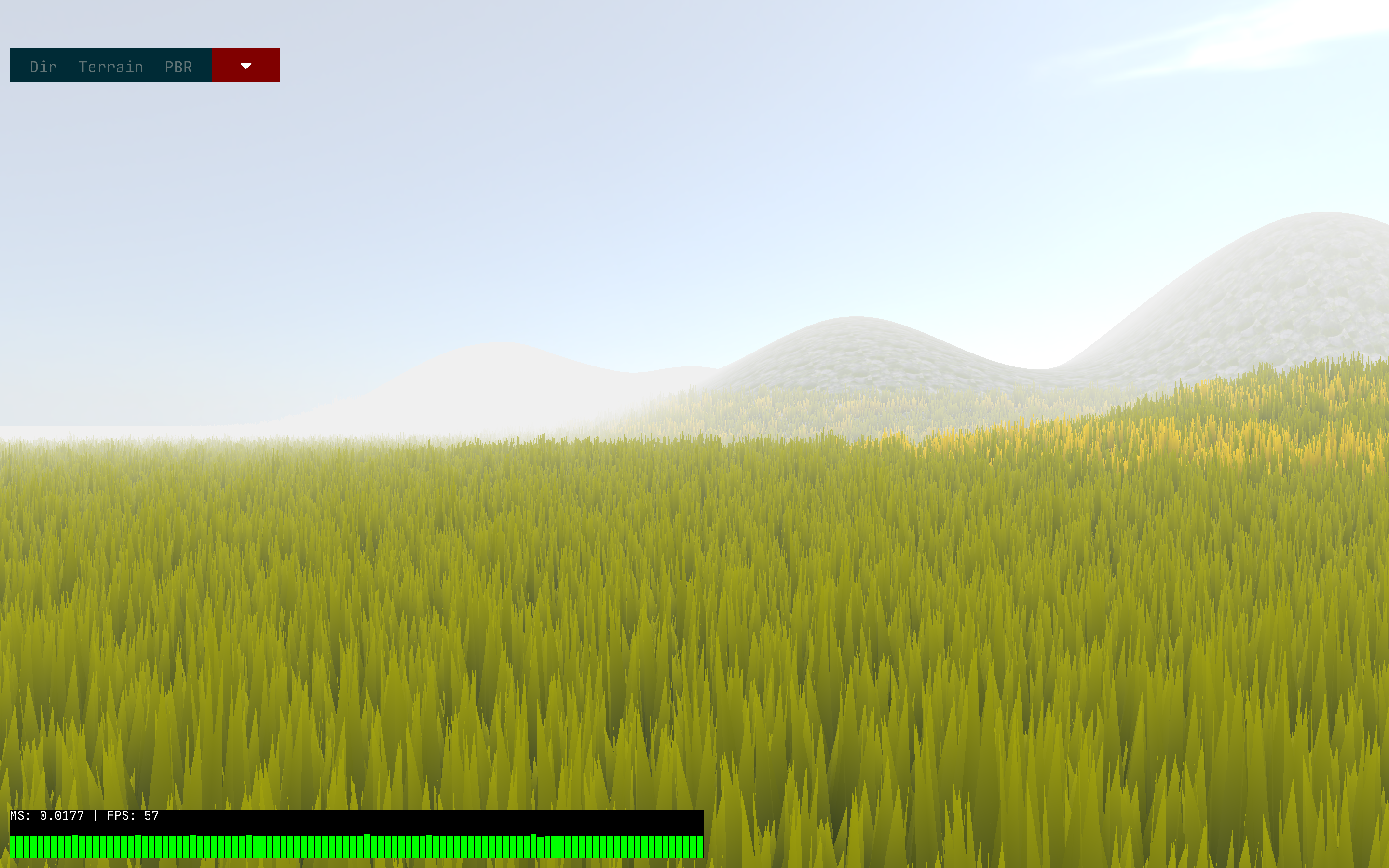Click the PBR text button
Viewport: 1389px width, 868px height.
178,66
